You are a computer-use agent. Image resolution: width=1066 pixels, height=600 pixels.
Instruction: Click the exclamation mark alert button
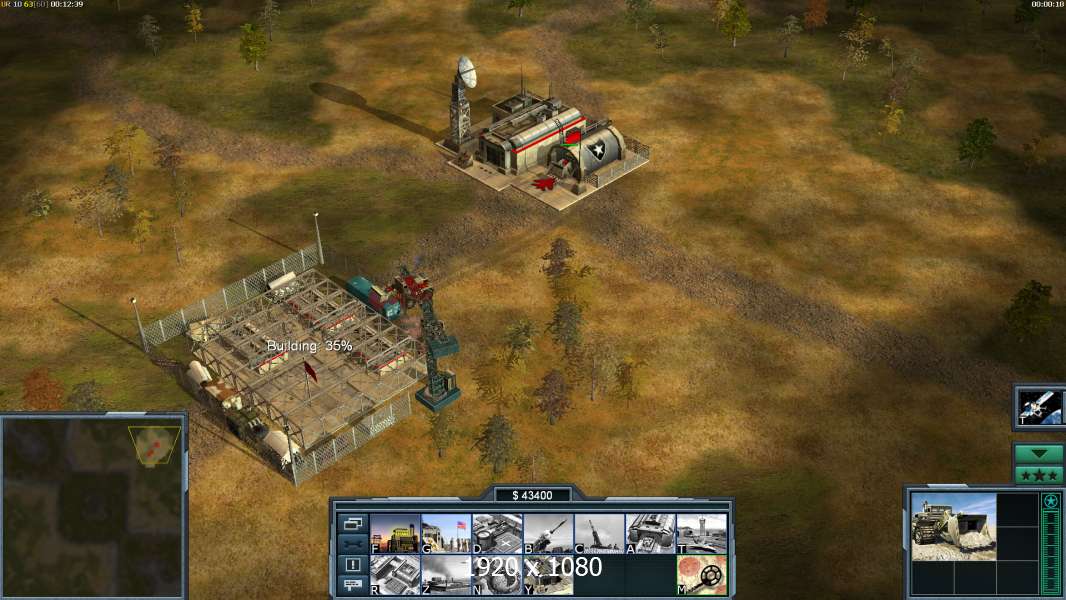[x=352, y=565]
